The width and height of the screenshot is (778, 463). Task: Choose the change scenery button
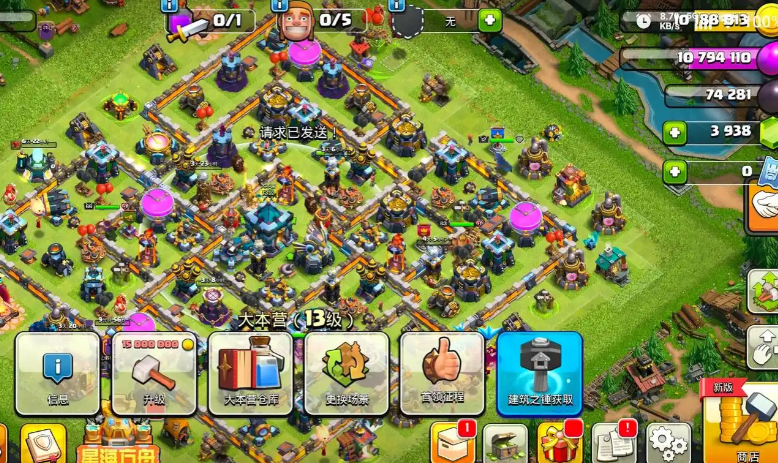(x=346, y=372)
